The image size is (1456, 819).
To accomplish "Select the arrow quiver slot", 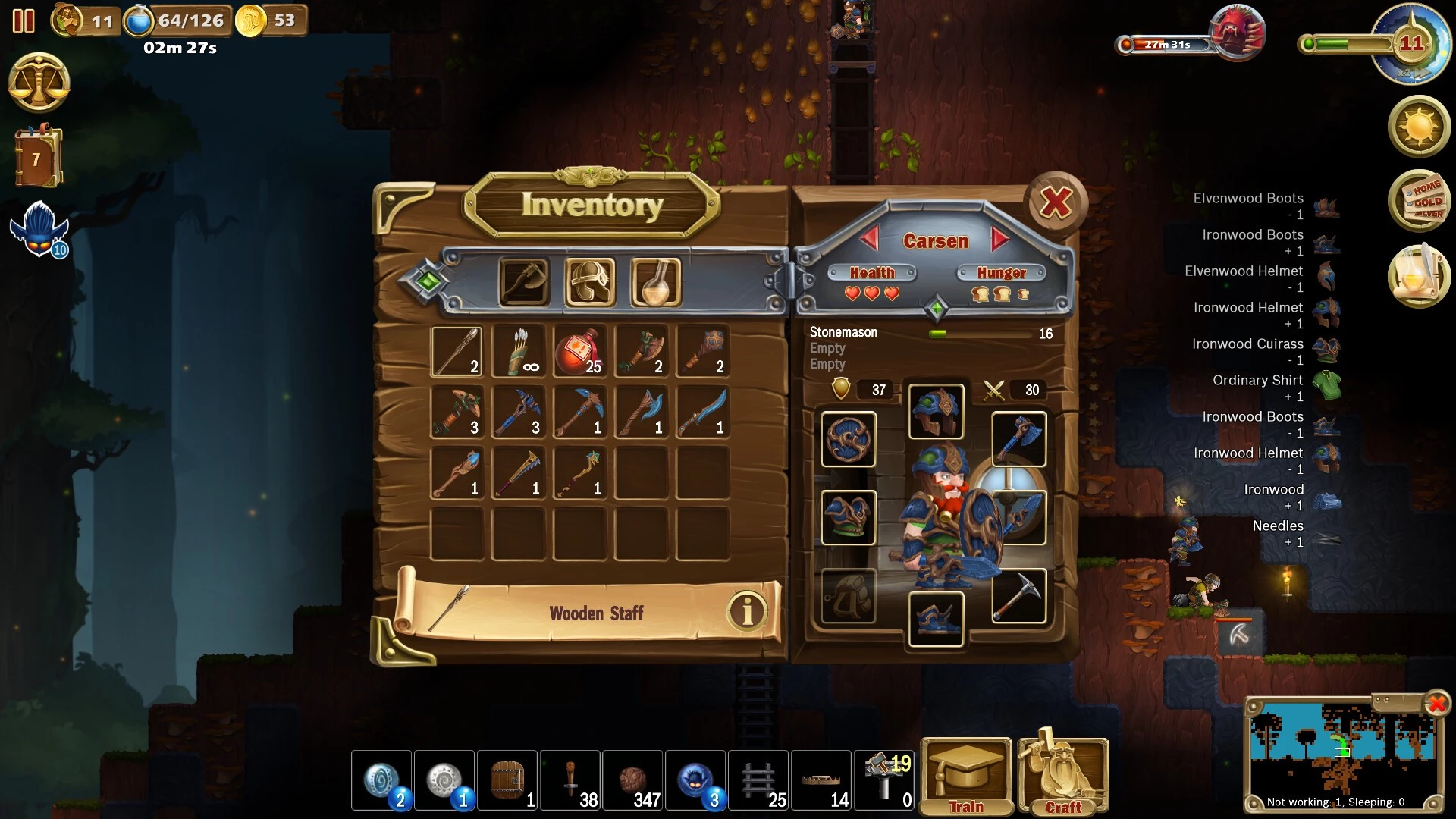I will (519, 352).
